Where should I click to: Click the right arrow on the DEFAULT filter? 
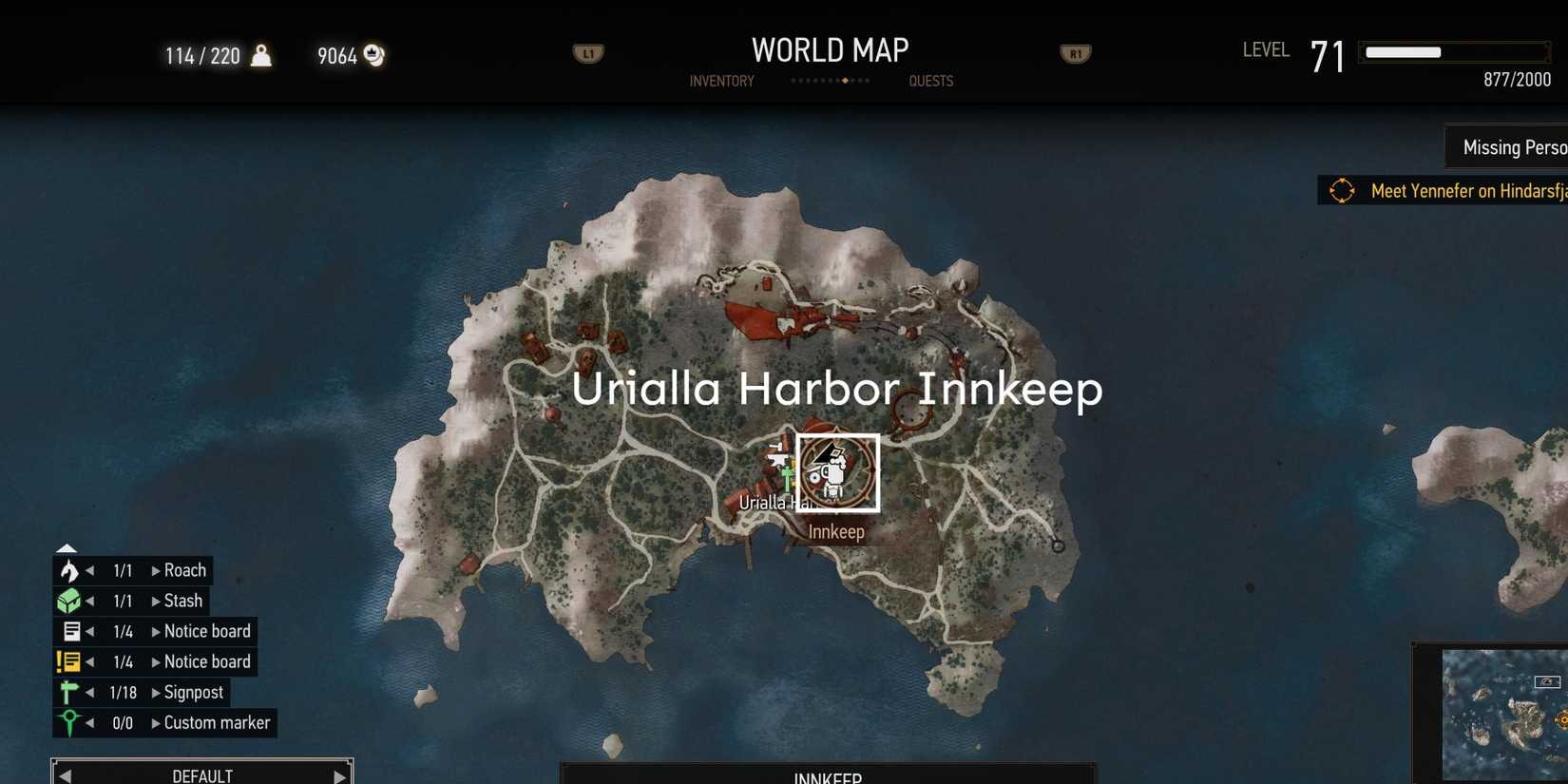point(339,774)
